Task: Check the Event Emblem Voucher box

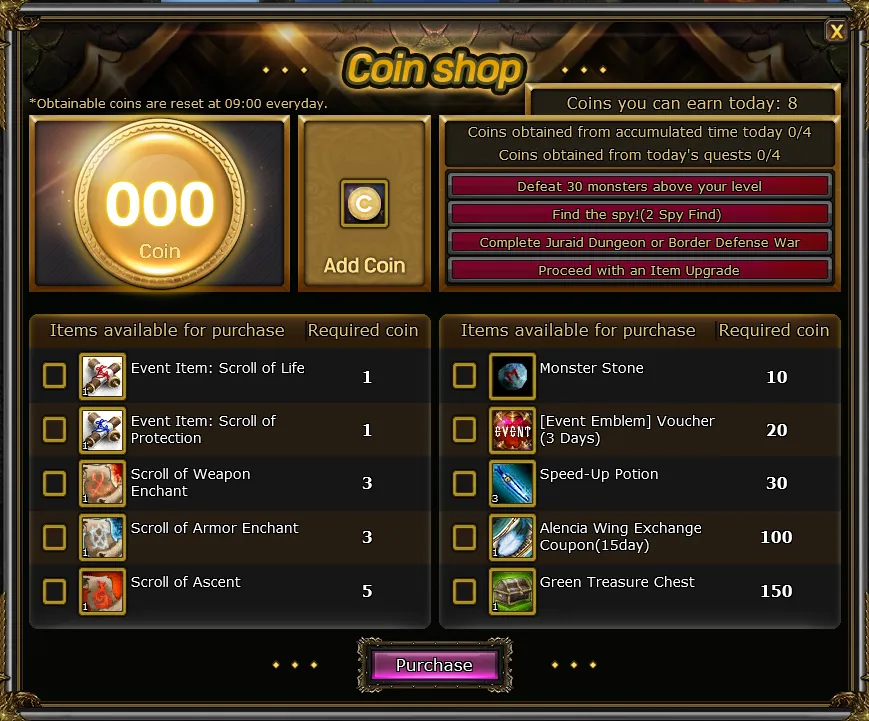Action: click(x=464, y=430)
